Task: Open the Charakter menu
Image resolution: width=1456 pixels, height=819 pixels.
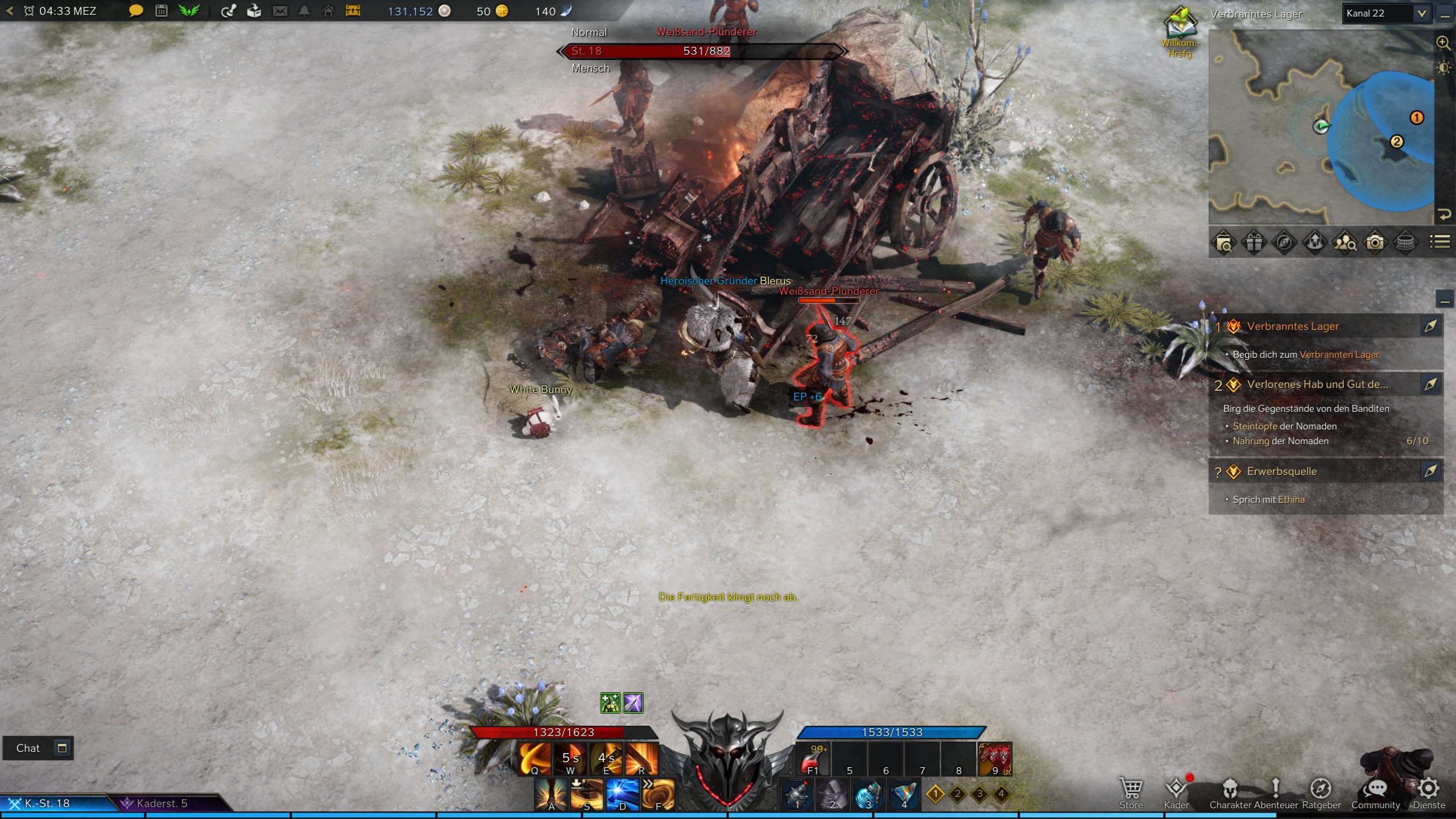Action: pyautogui.click(x=1230, y=792)
